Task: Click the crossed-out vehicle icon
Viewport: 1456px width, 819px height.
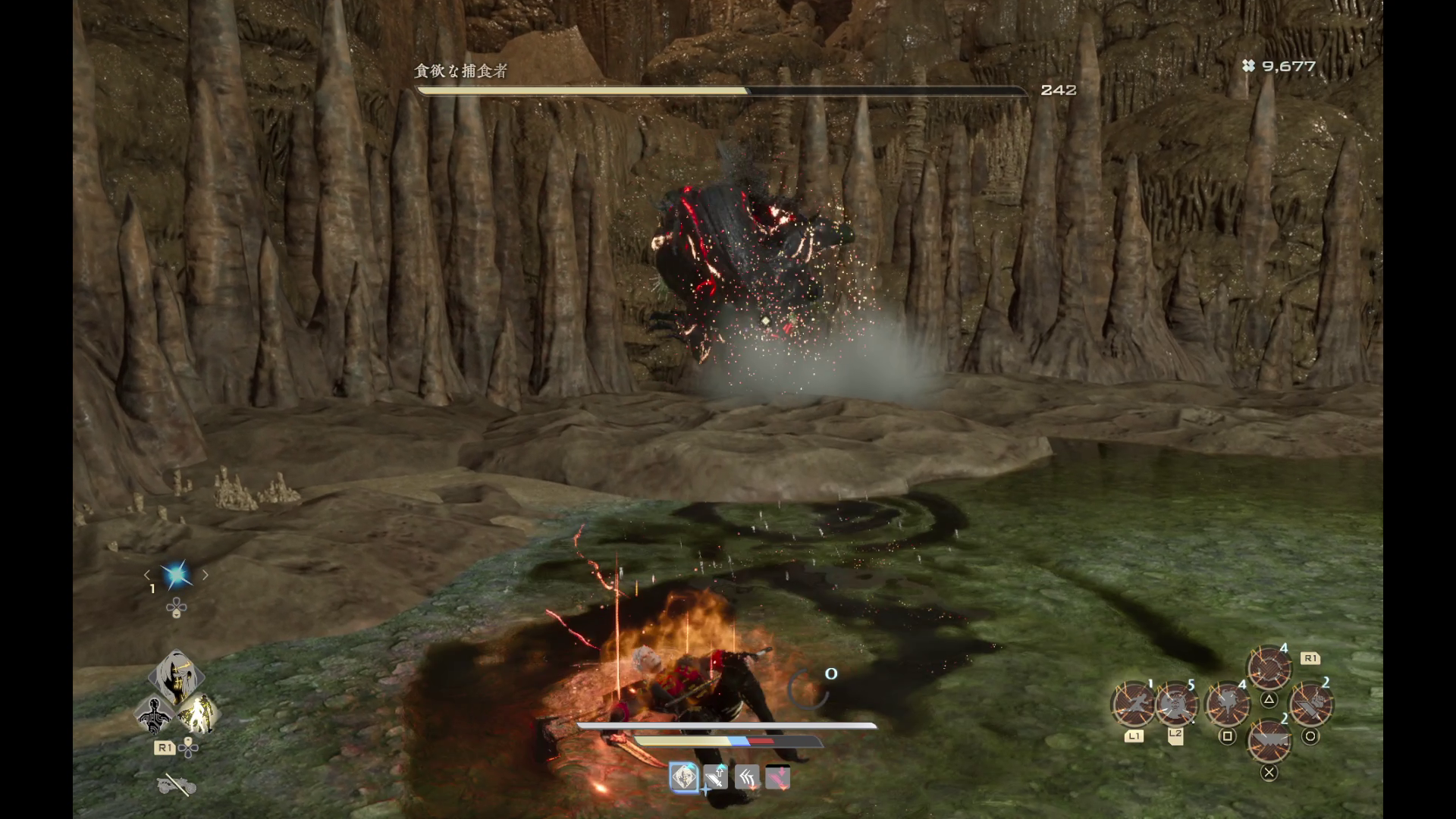Action: 177,786
